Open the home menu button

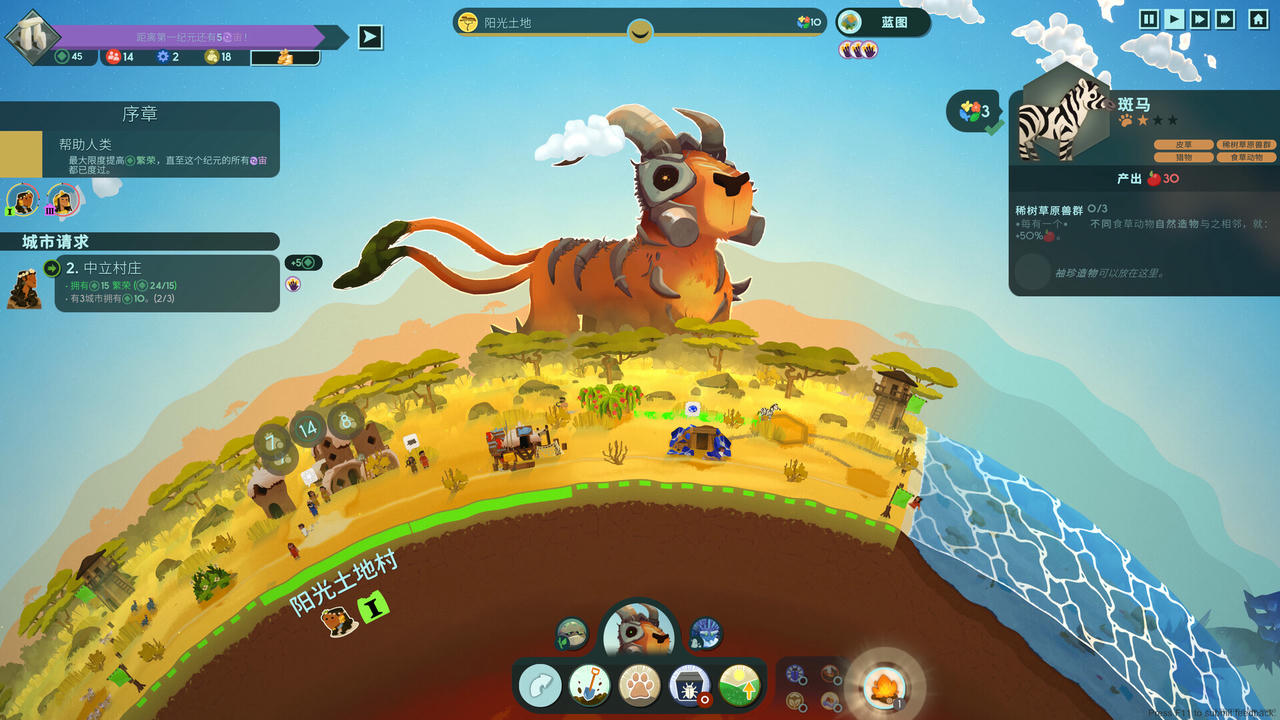[1258, 19]
